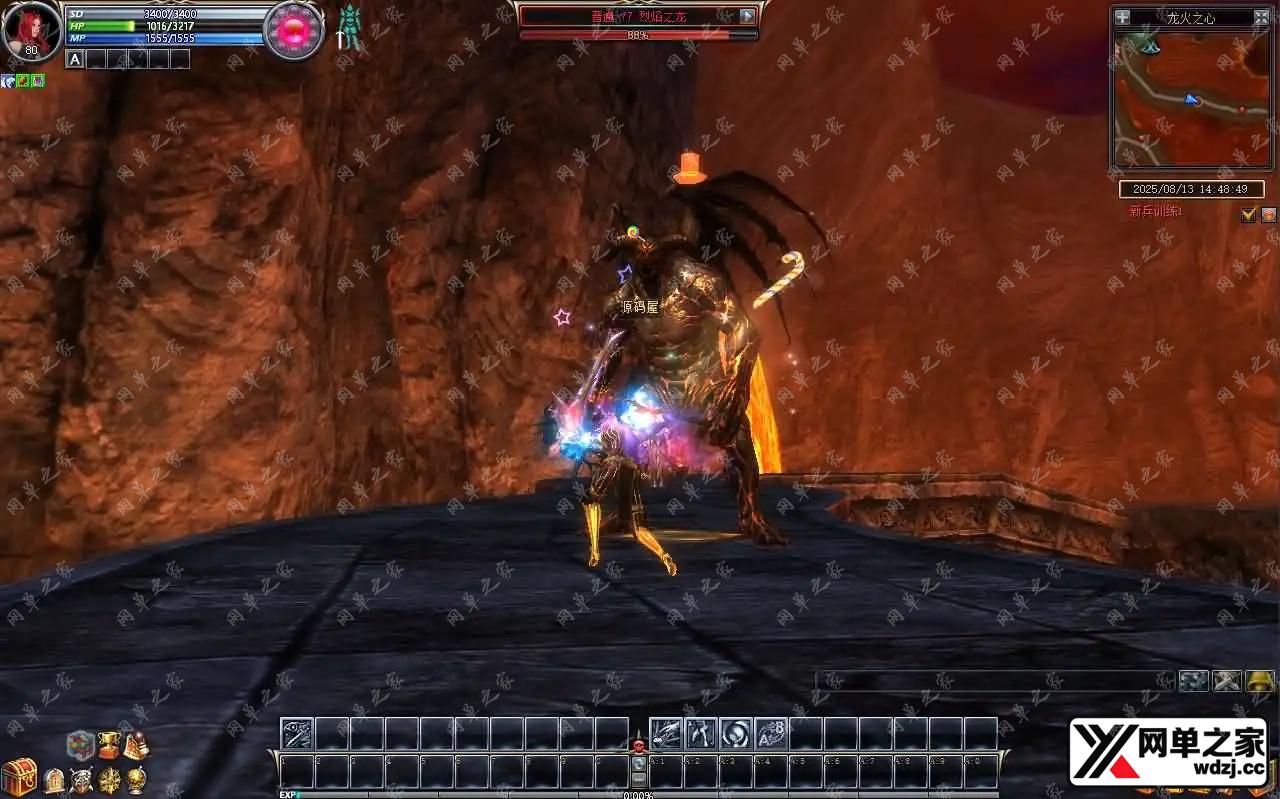Click the pink orb beside the status bars

(294, 30)
